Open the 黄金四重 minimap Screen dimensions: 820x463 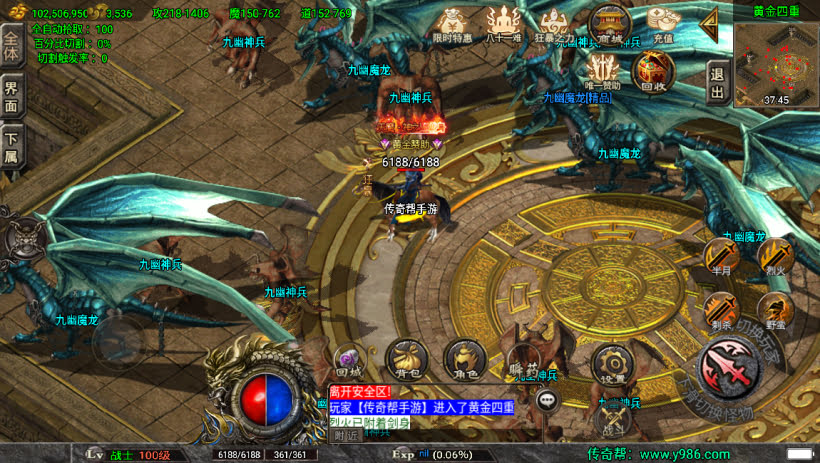[x=776, y=63]
